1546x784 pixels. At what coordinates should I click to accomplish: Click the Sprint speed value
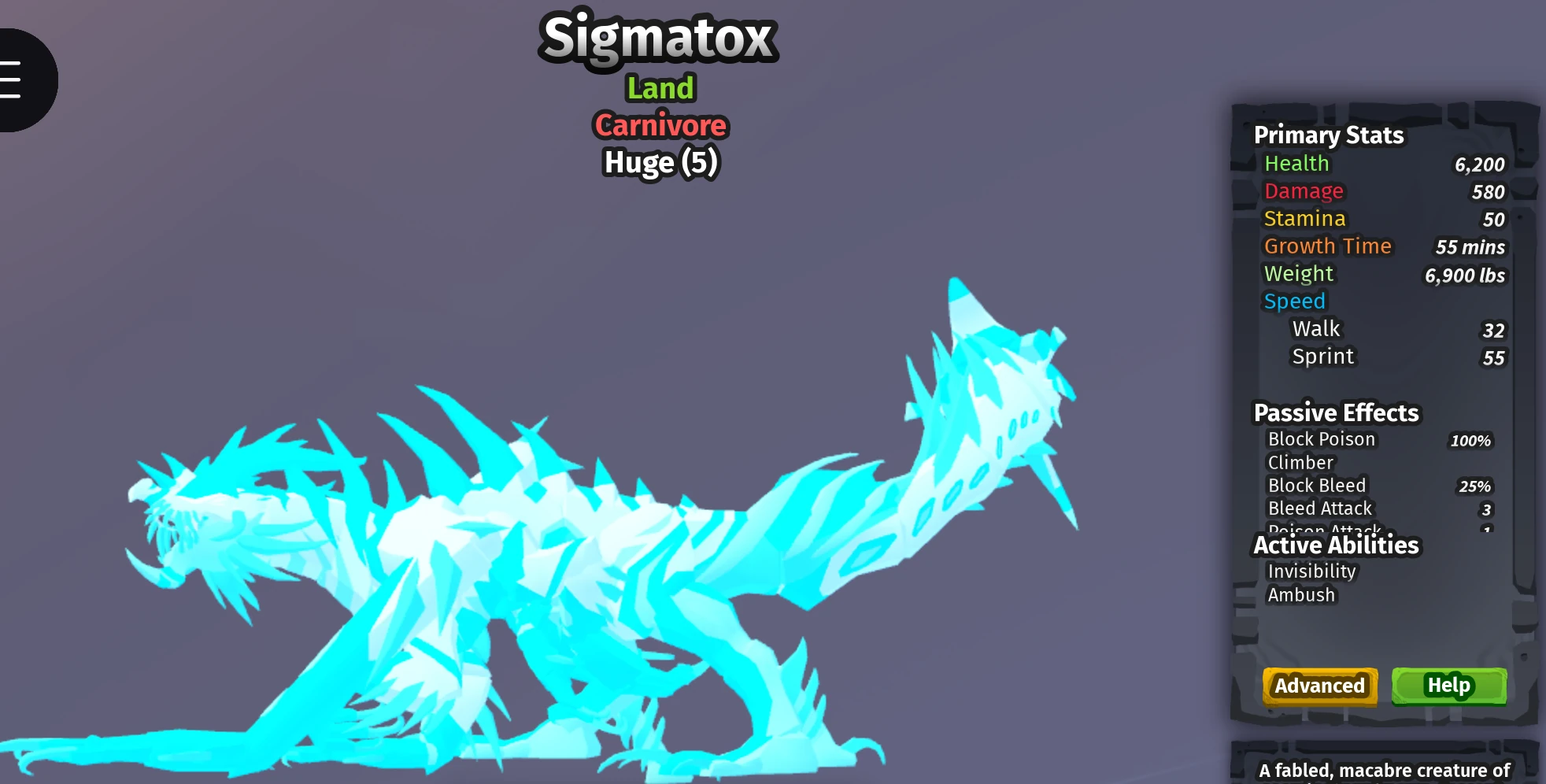tap(1494, 358)
